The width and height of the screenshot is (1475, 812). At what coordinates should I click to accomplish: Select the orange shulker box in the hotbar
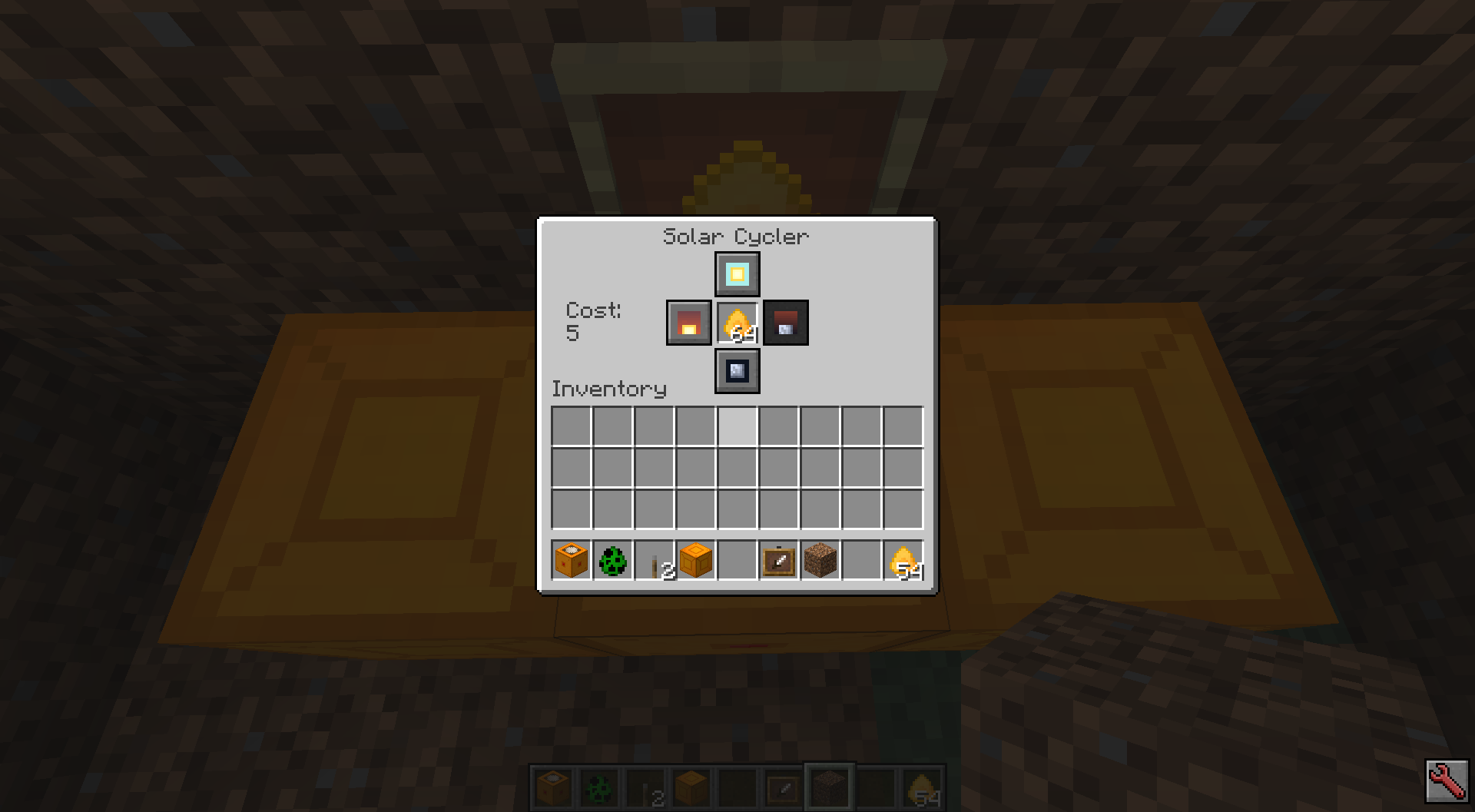point(694,561)
